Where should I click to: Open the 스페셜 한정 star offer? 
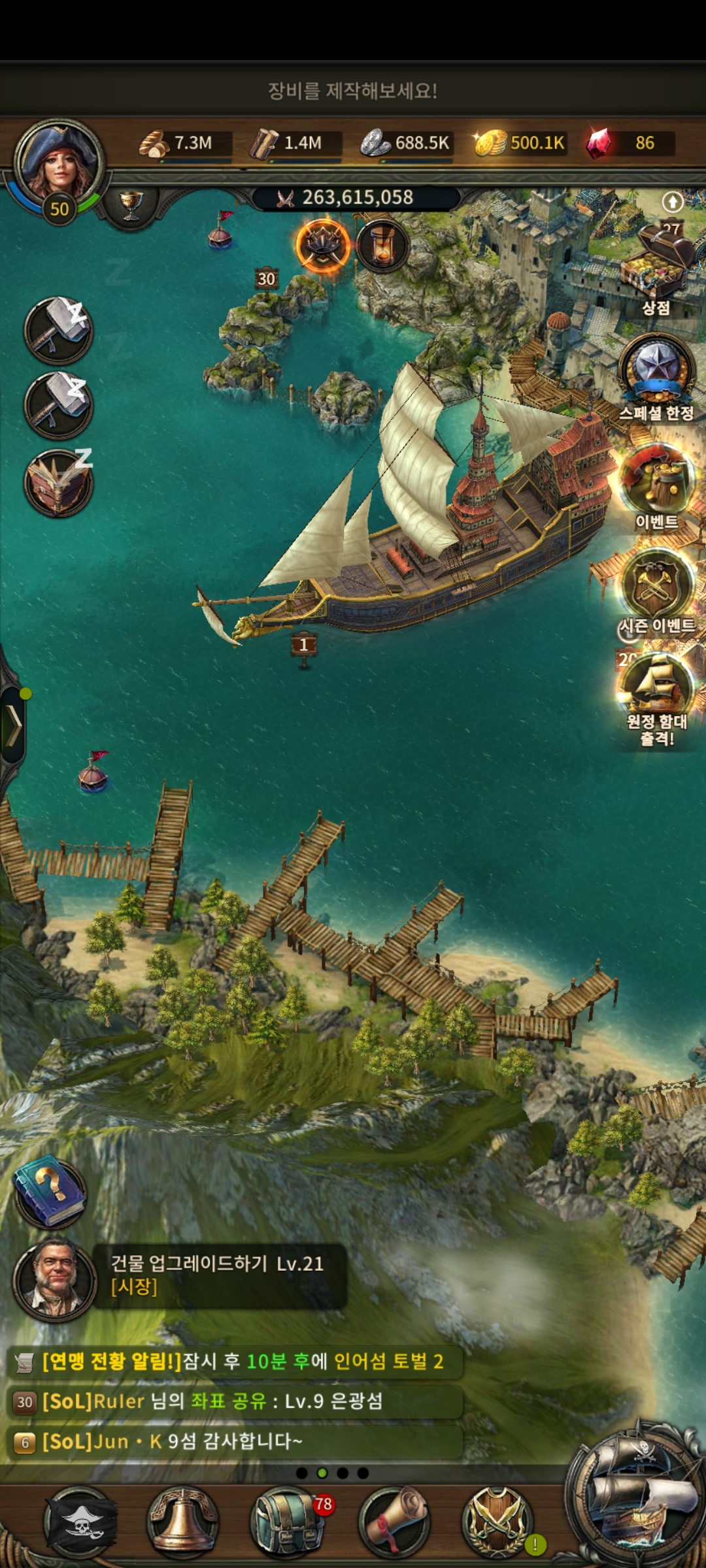click(x=656, y=374)
